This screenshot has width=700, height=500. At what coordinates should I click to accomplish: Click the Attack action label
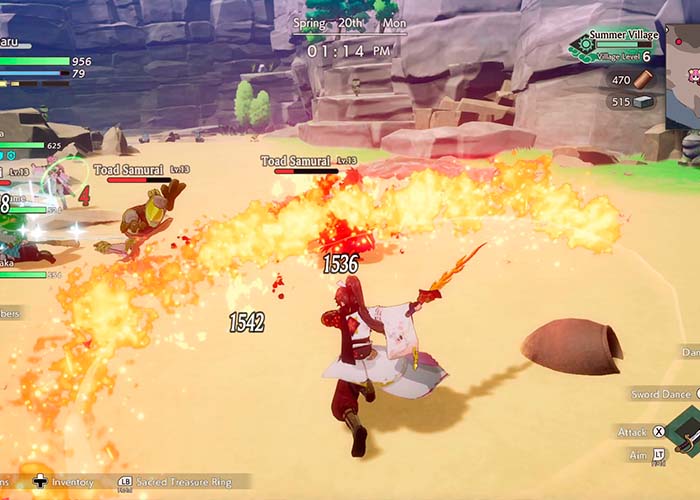[x=632, y=432]
